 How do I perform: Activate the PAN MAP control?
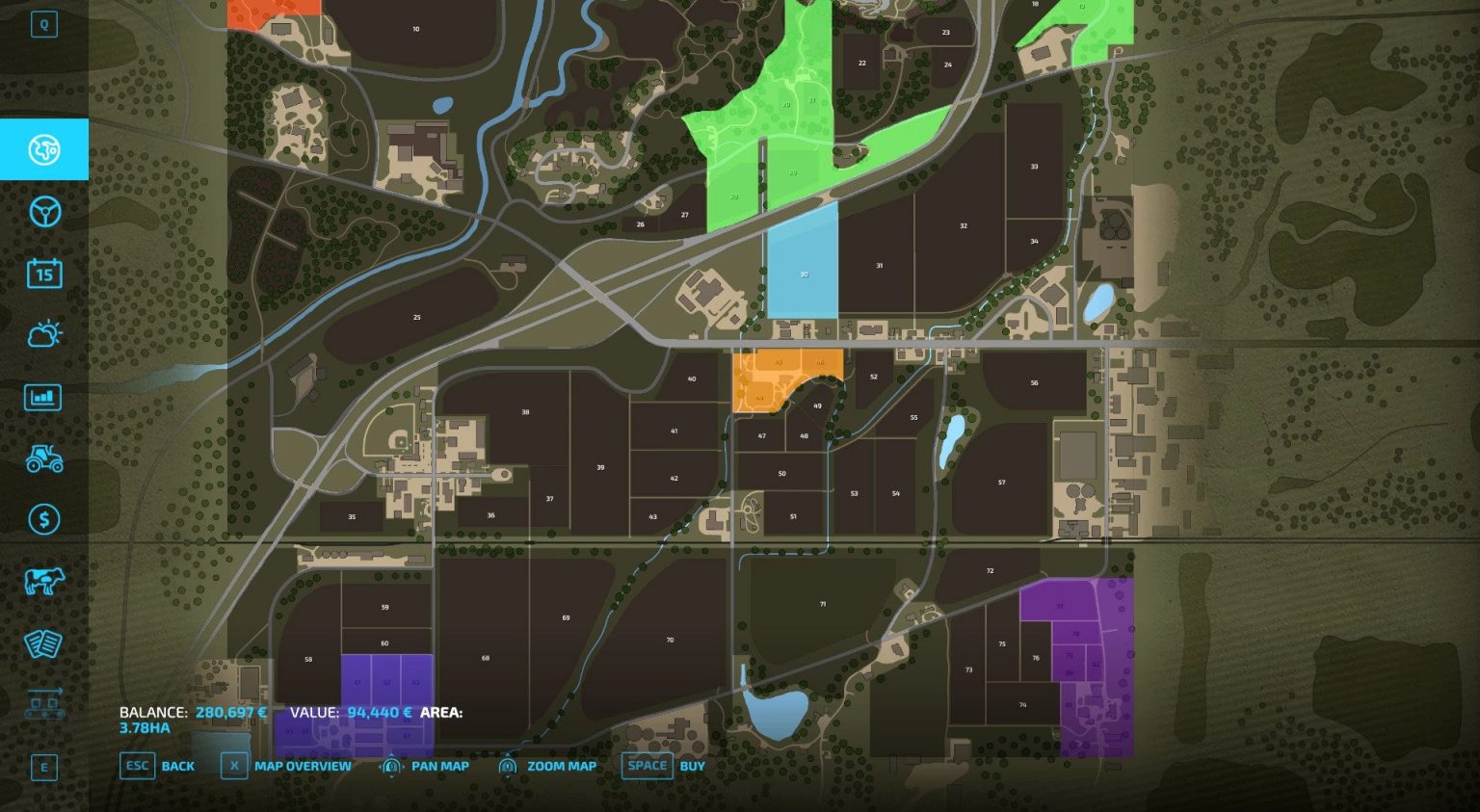coord(438,766)
